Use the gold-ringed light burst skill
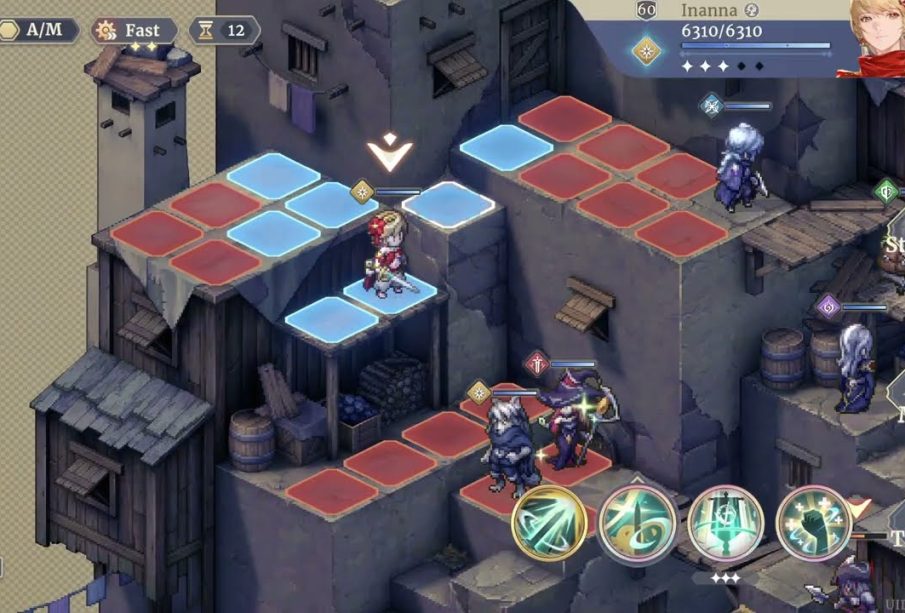This screenshot has width=905, height=613. tap(549, 522)
